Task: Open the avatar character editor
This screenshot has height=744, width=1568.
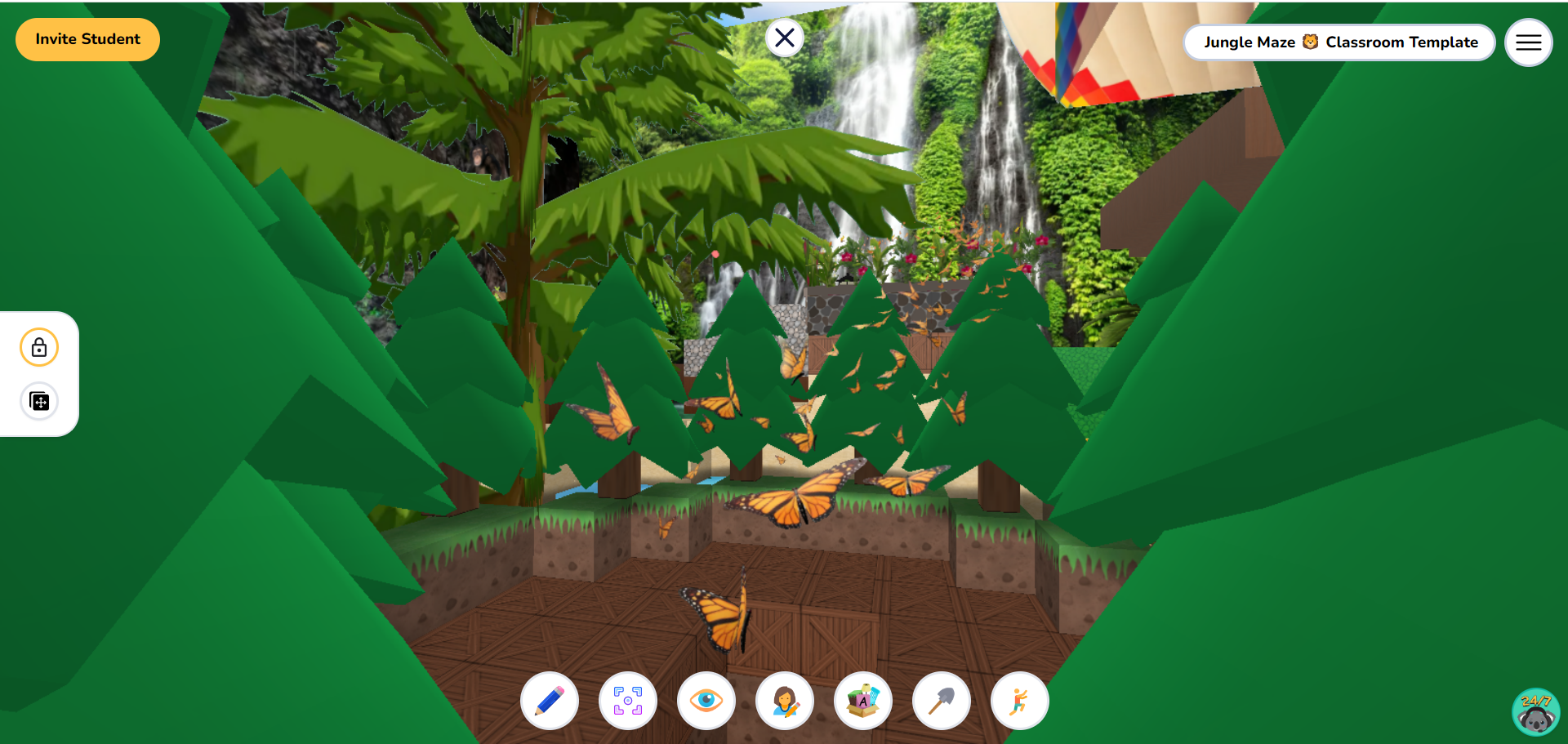Action: tap(785, 701)
